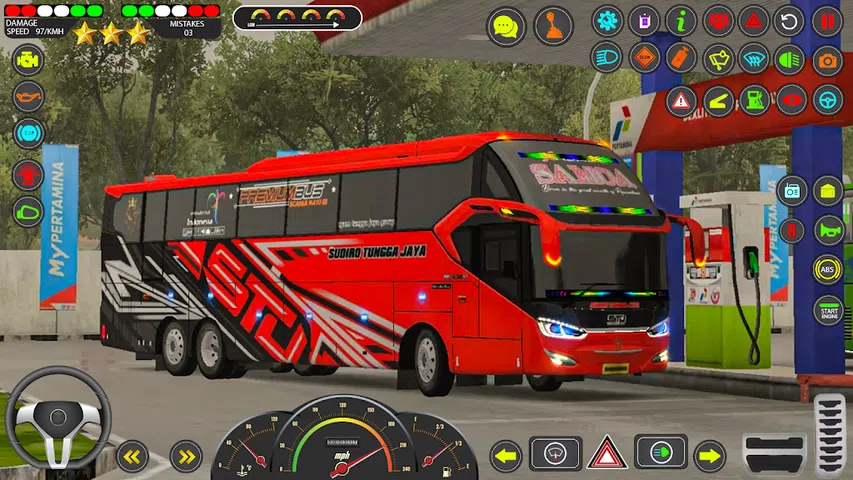Click the red people passengers icon
853x480 pixels.
(717, 20)
